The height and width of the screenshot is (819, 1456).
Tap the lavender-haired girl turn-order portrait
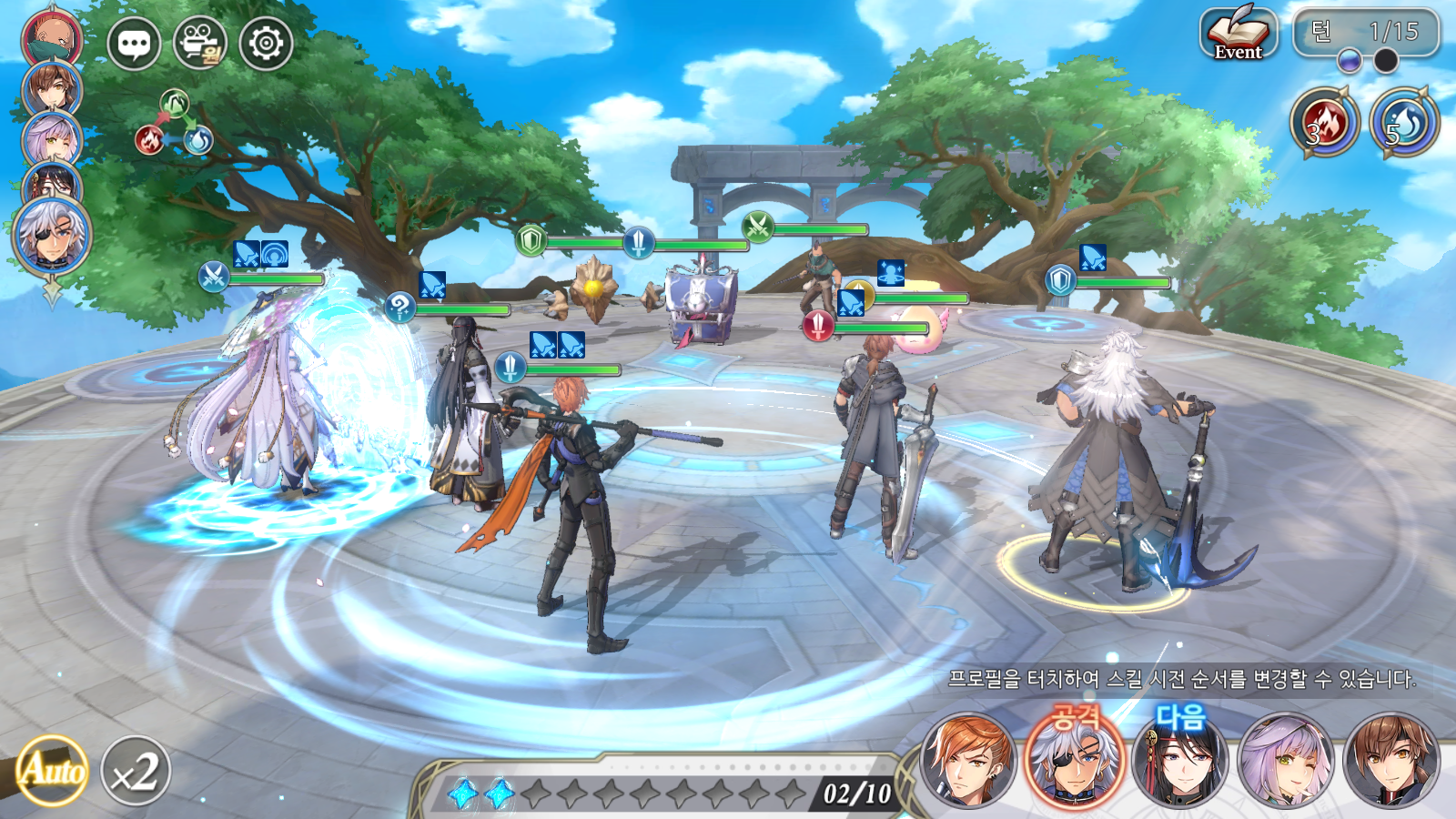pos(52,138)
